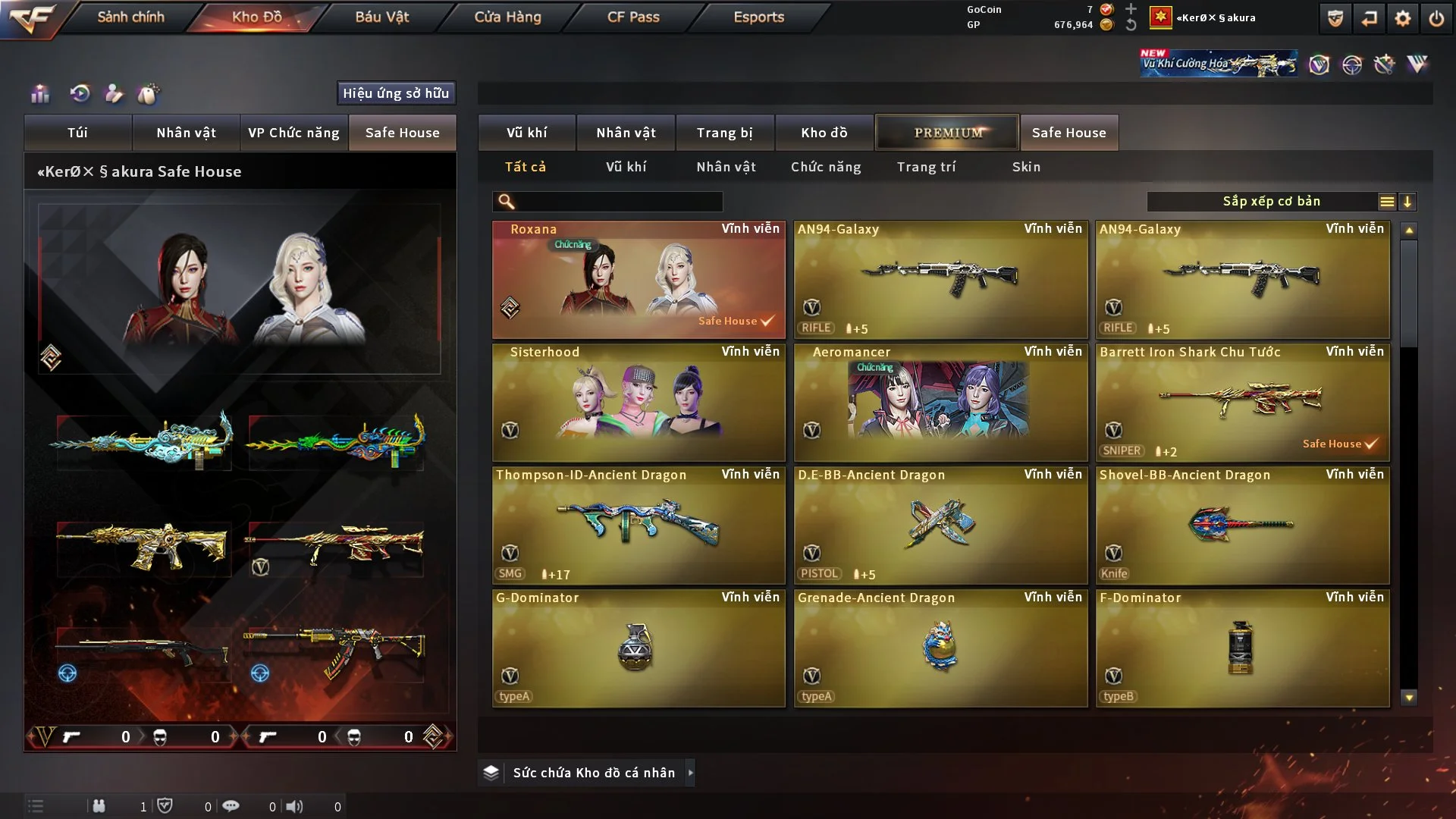This screenshot has height=819, width=1456.
Task: Click the inventory search field
Action: 618,202
